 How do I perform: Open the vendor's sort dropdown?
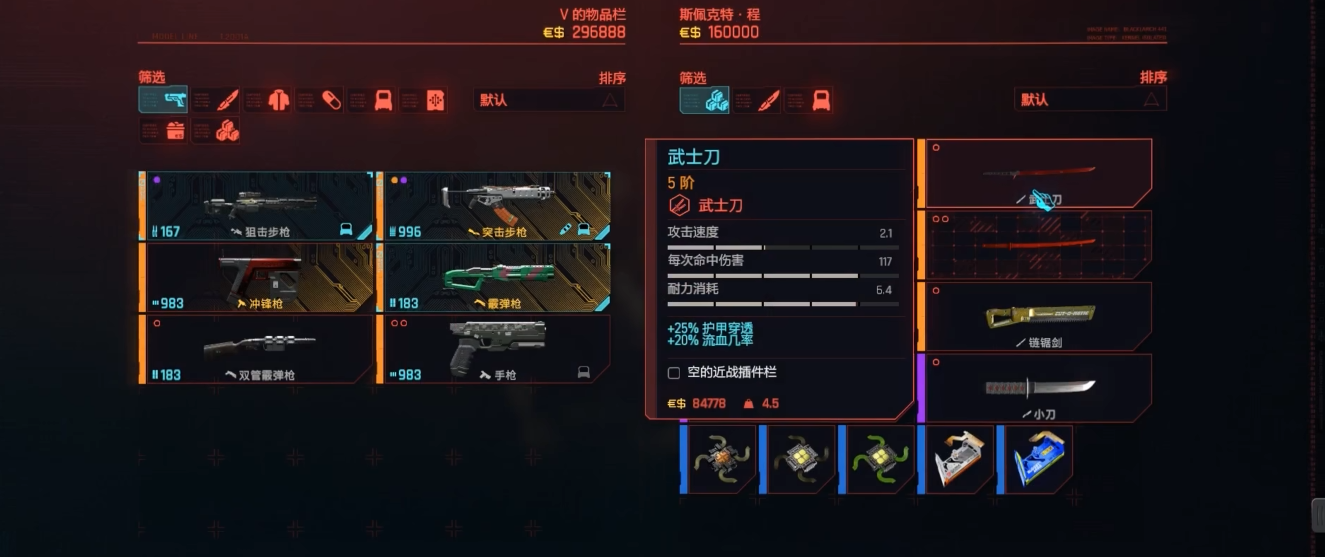point(1090,100)
